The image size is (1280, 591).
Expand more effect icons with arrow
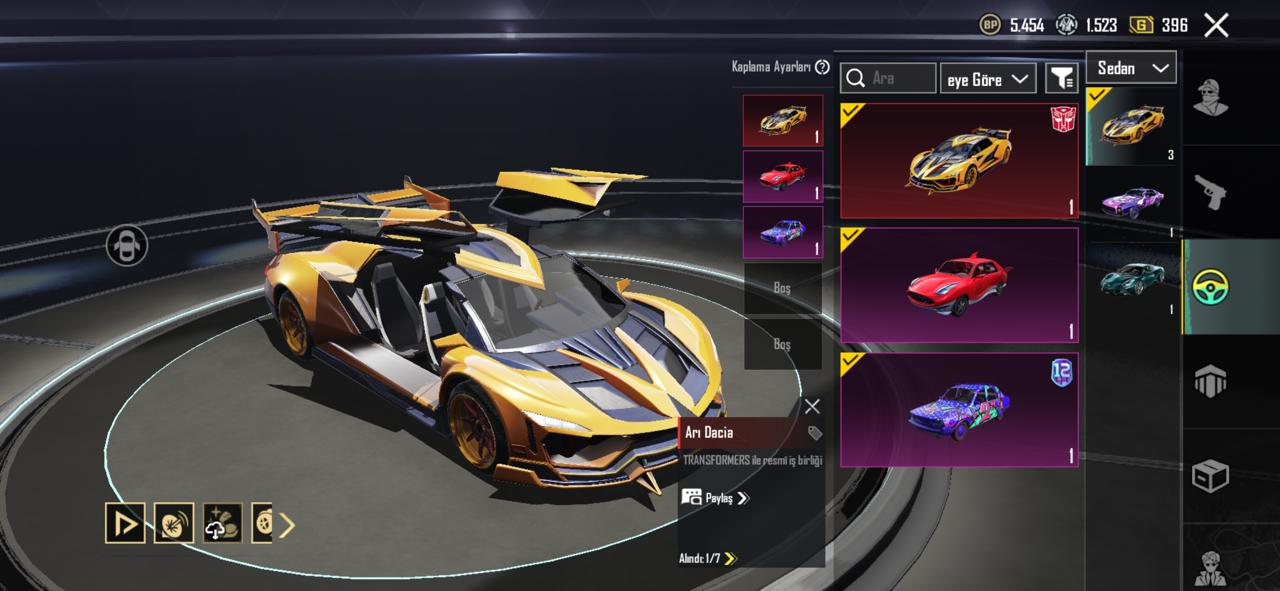point(287,524)
